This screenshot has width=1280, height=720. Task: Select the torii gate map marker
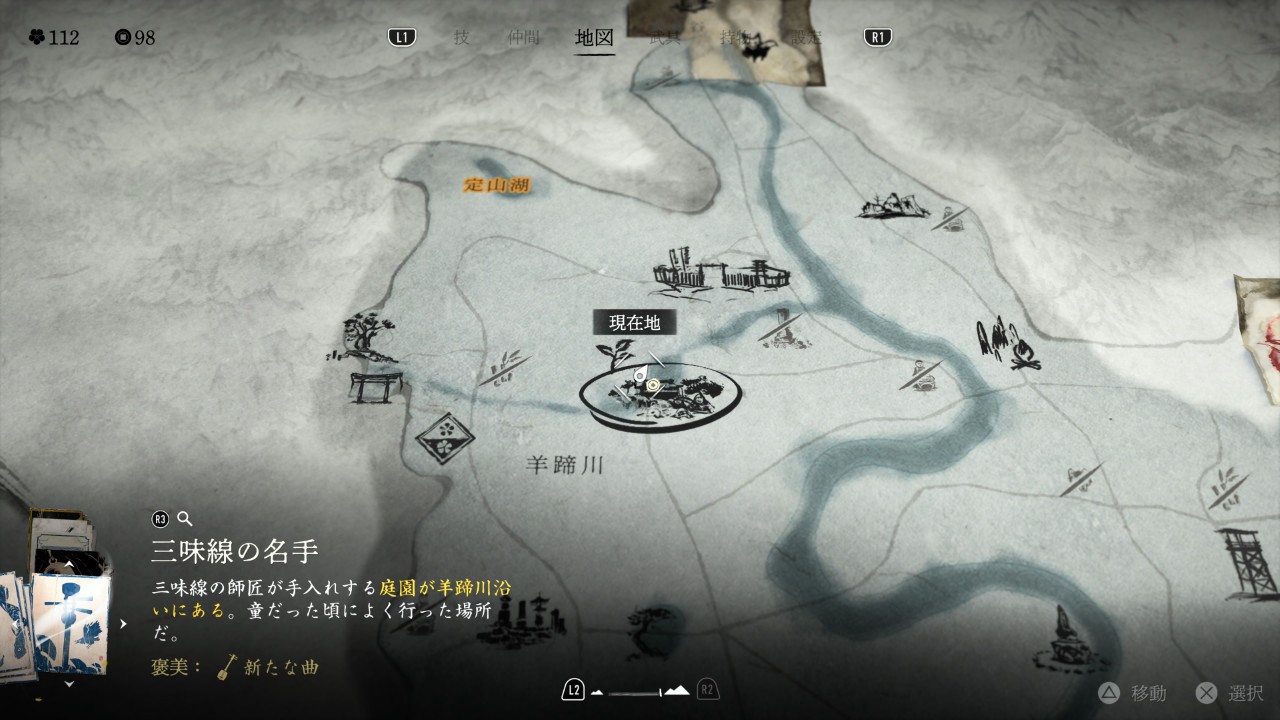point(375,386)
